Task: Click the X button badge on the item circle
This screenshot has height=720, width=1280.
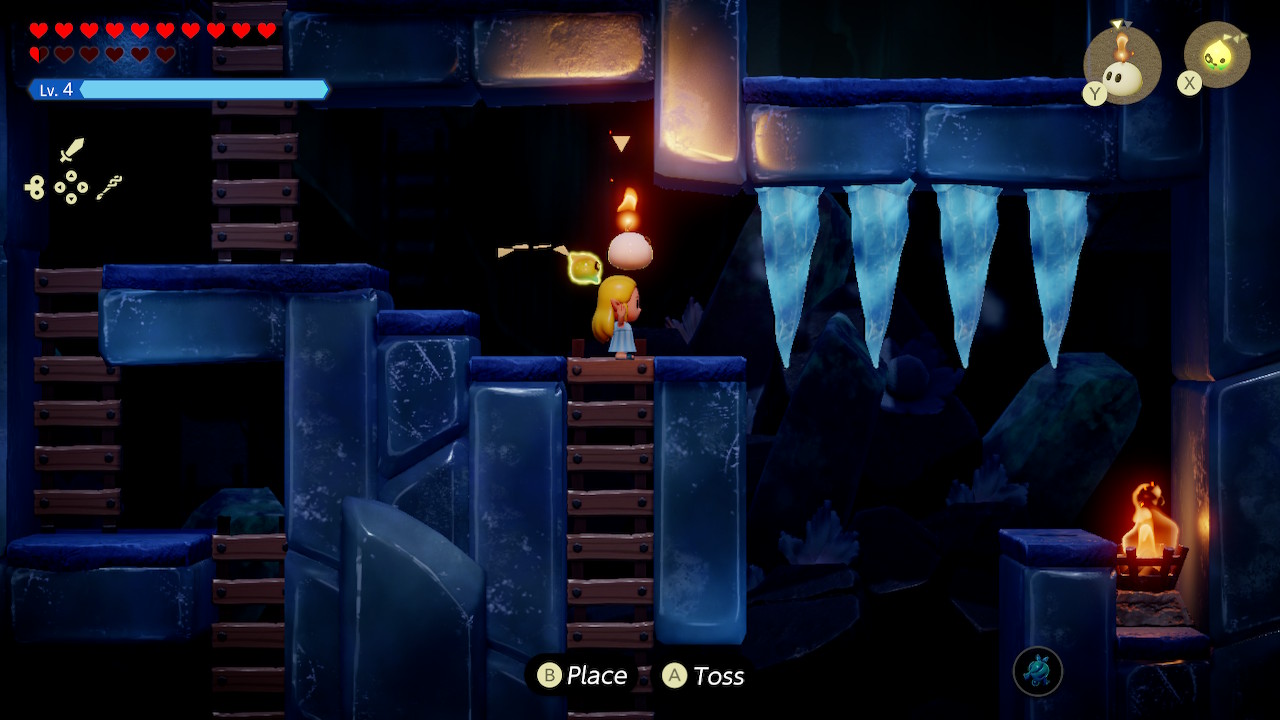Action: [x=1188, y=81]
